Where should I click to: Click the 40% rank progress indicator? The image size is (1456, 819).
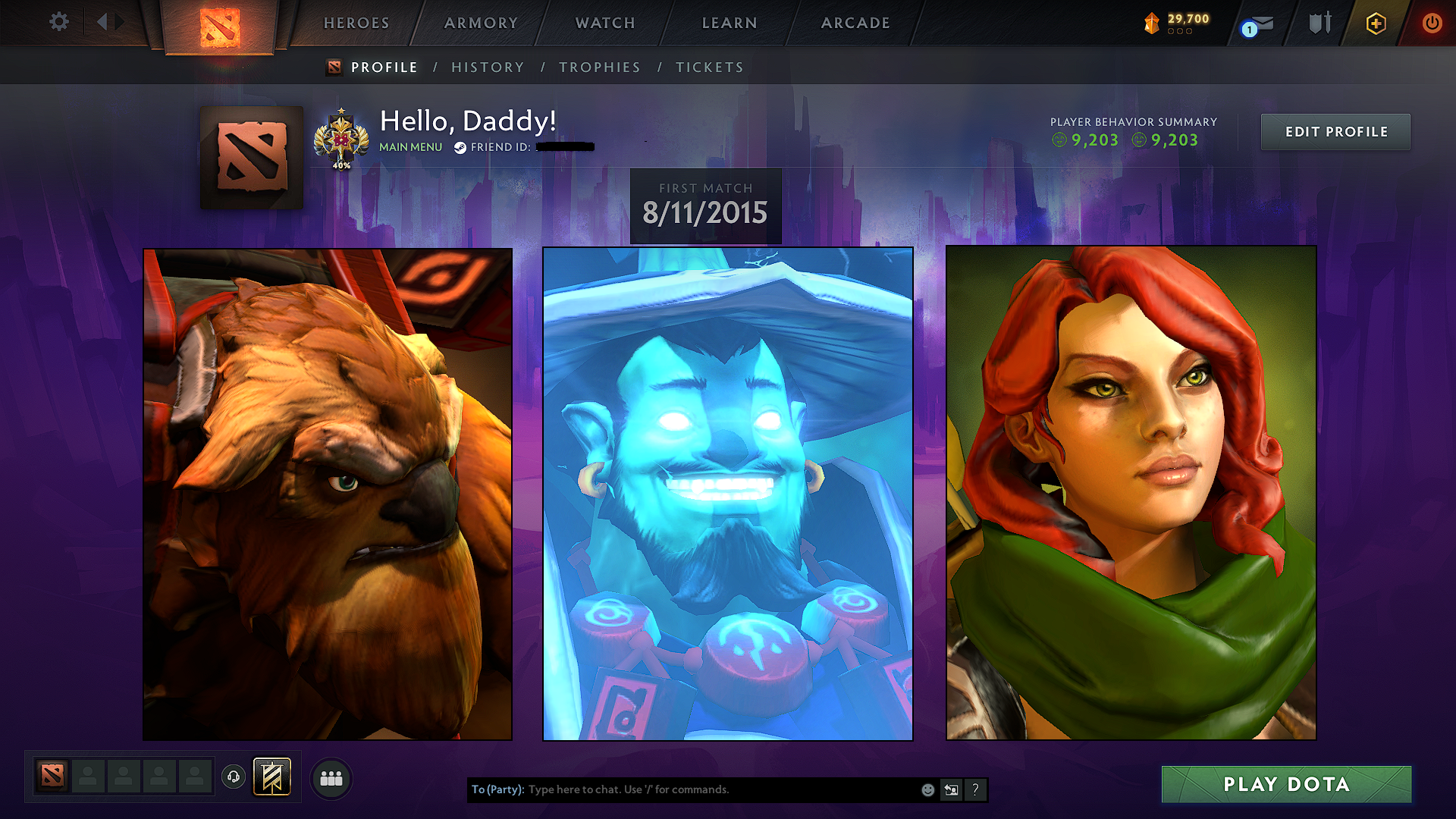tap(341, 164)
